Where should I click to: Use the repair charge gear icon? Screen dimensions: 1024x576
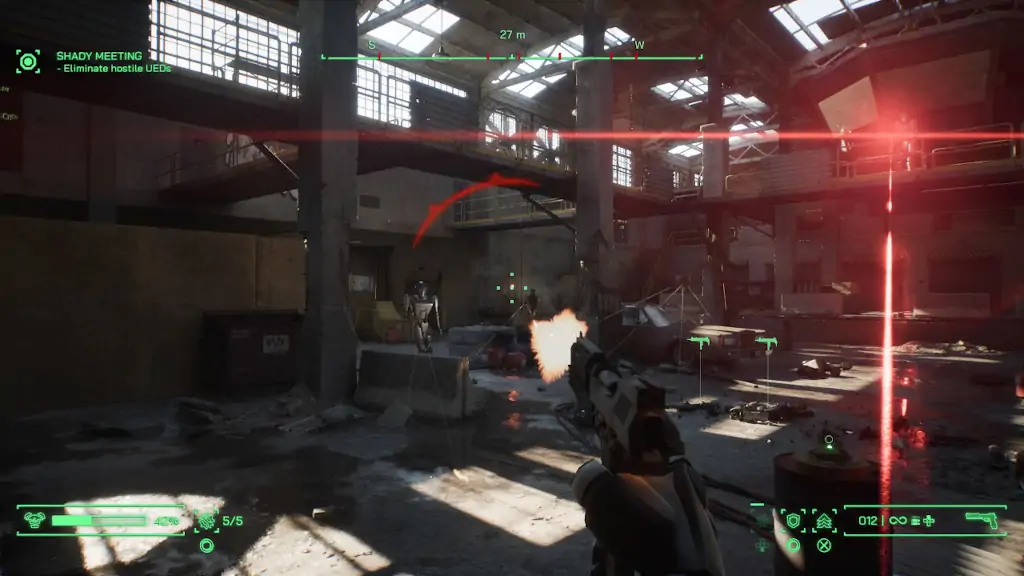[x=207, y=520]
